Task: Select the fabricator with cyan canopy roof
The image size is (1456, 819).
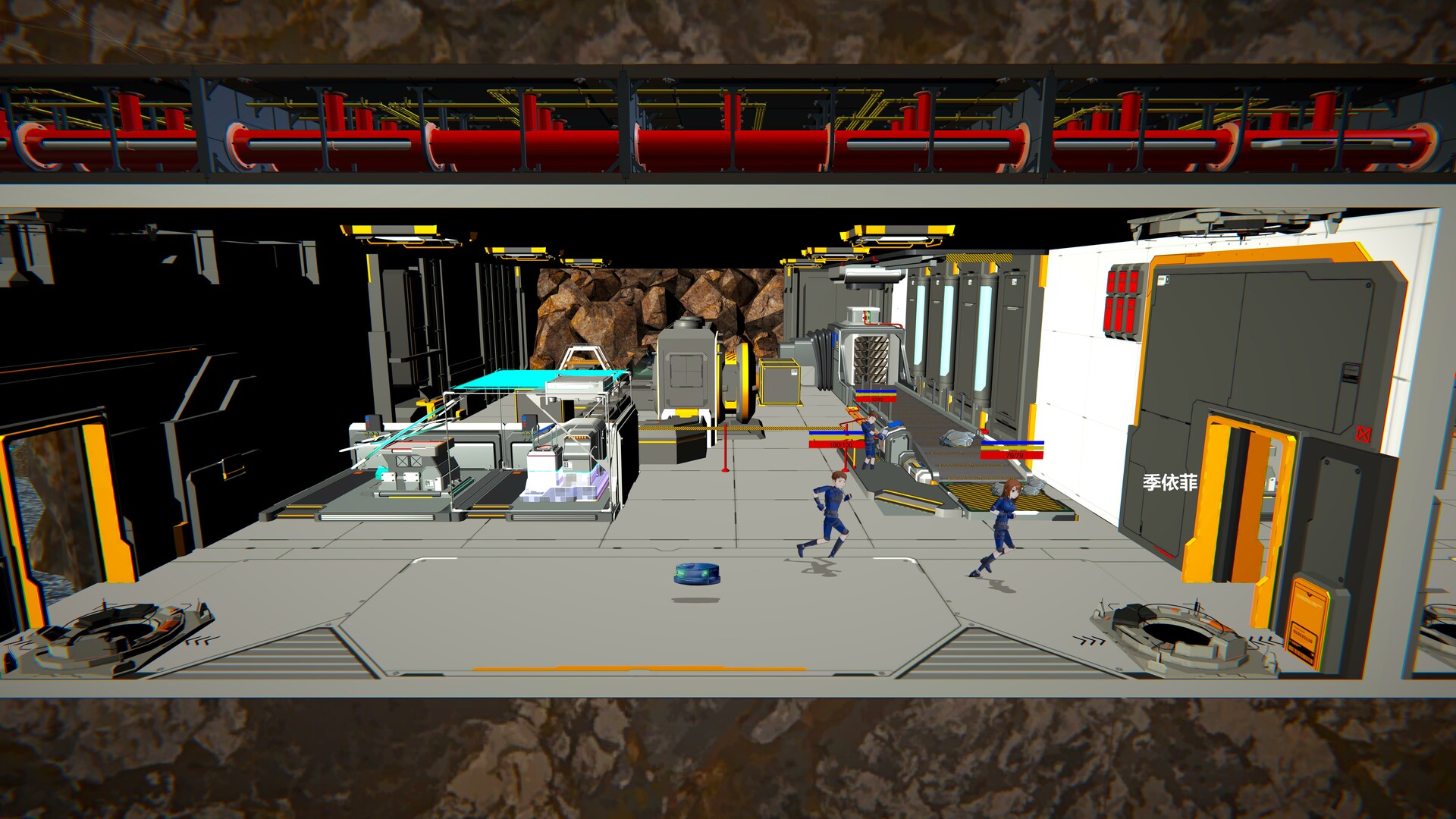Action: pos(546,379)
